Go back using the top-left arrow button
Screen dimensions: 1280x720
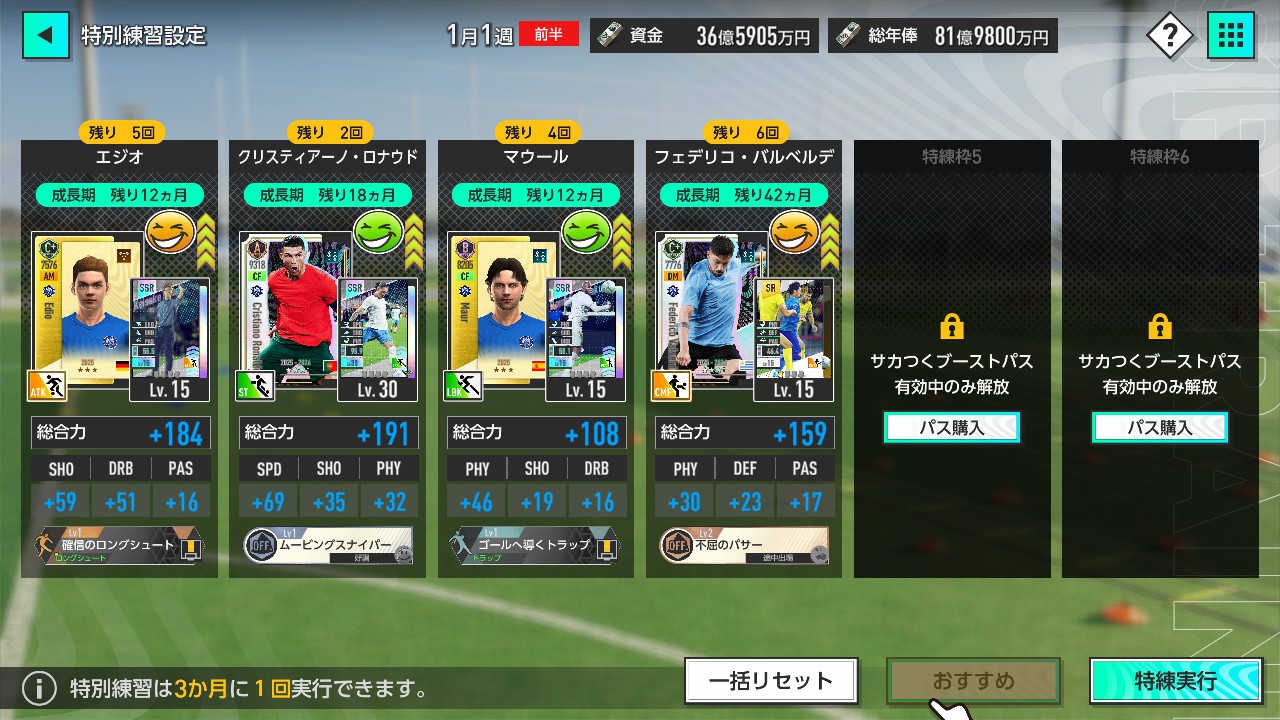pyautogui.click(x=45, y=36)
